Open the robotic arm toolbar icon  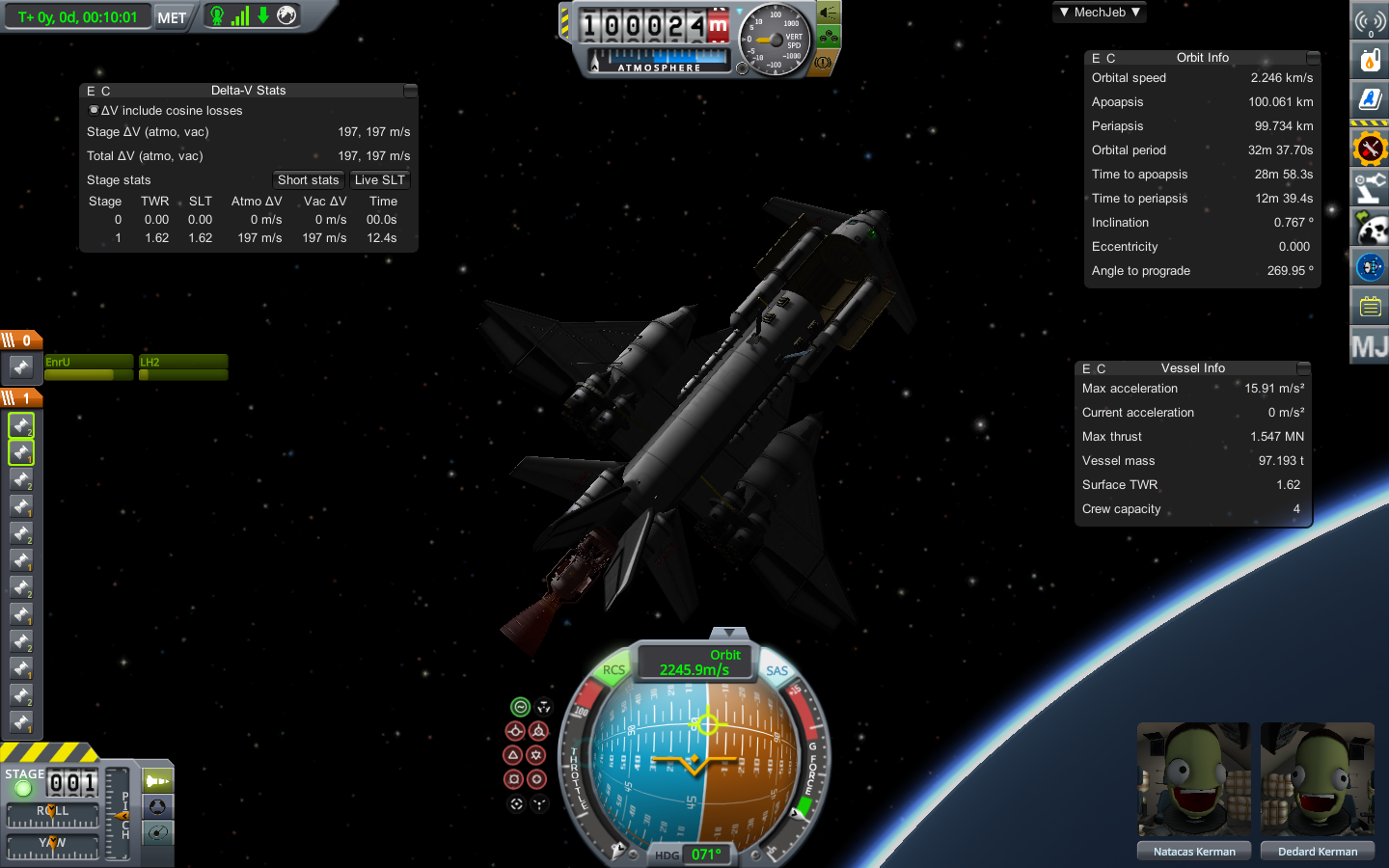pyautogui.click(x=1370, y=188)
